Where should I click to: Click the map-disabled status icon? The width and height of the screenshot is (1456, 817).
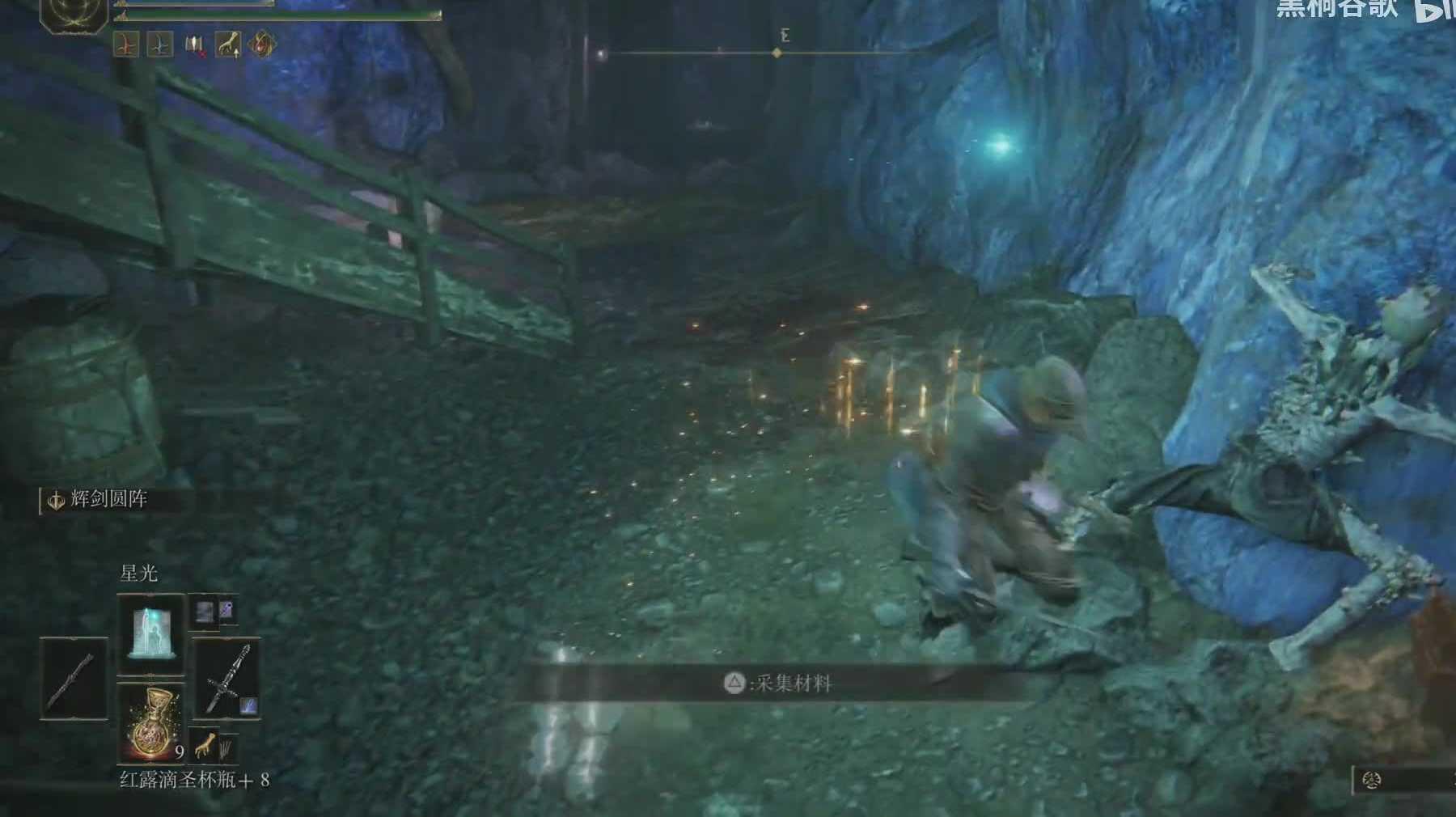pyautogui.click(x=195, y=45)
